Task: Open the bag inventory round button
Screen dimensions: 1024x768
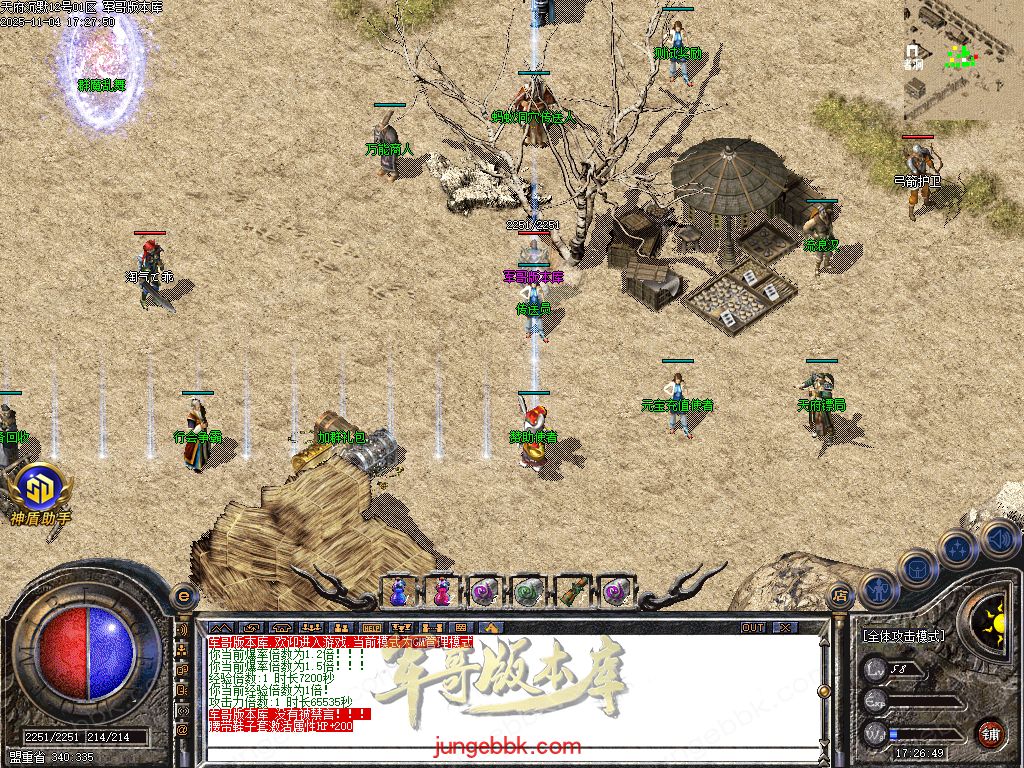Action: point(917,569)
